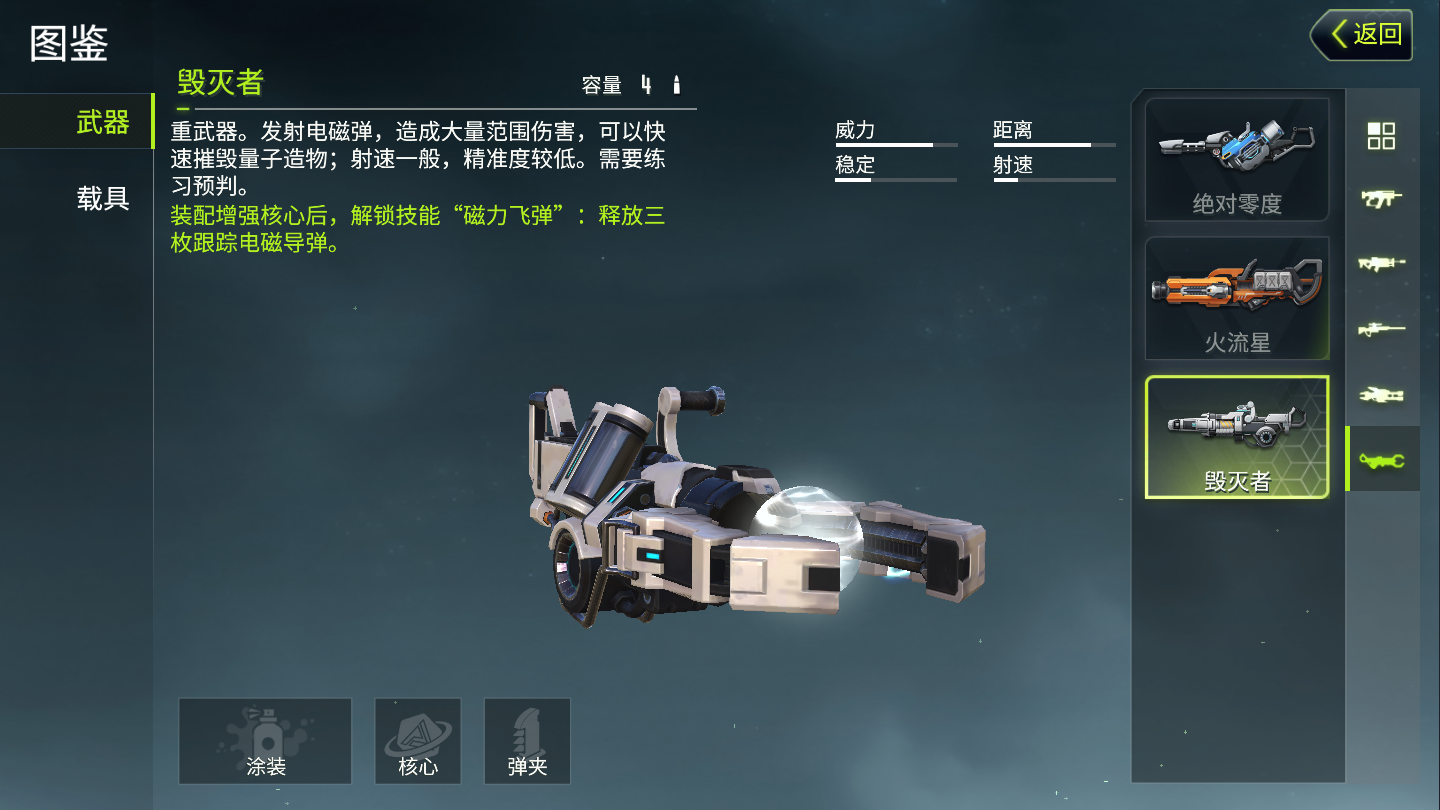Select the highlighted heavy weapon category icon
The height and width of the screenshot is (810, 1440).
[1382, 459]
